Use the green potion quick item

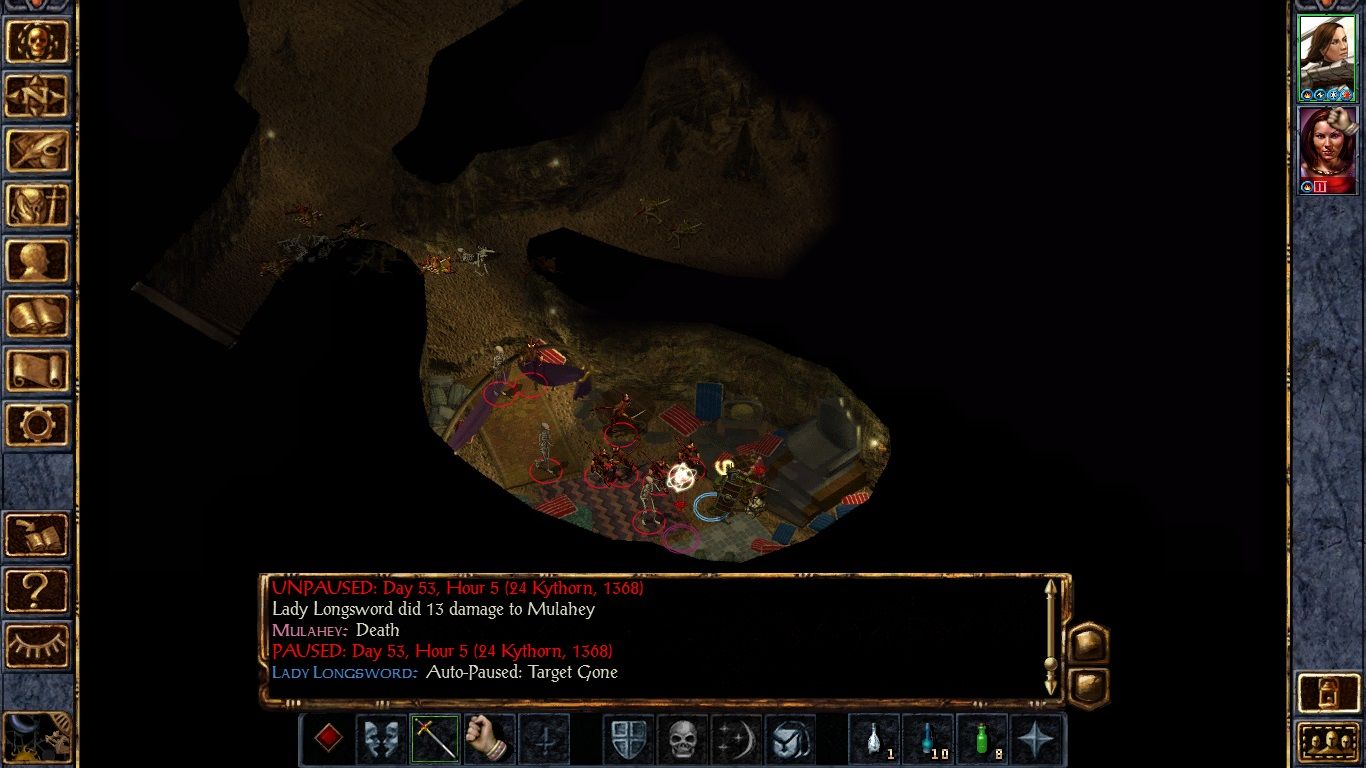click(x=982, y=740)
